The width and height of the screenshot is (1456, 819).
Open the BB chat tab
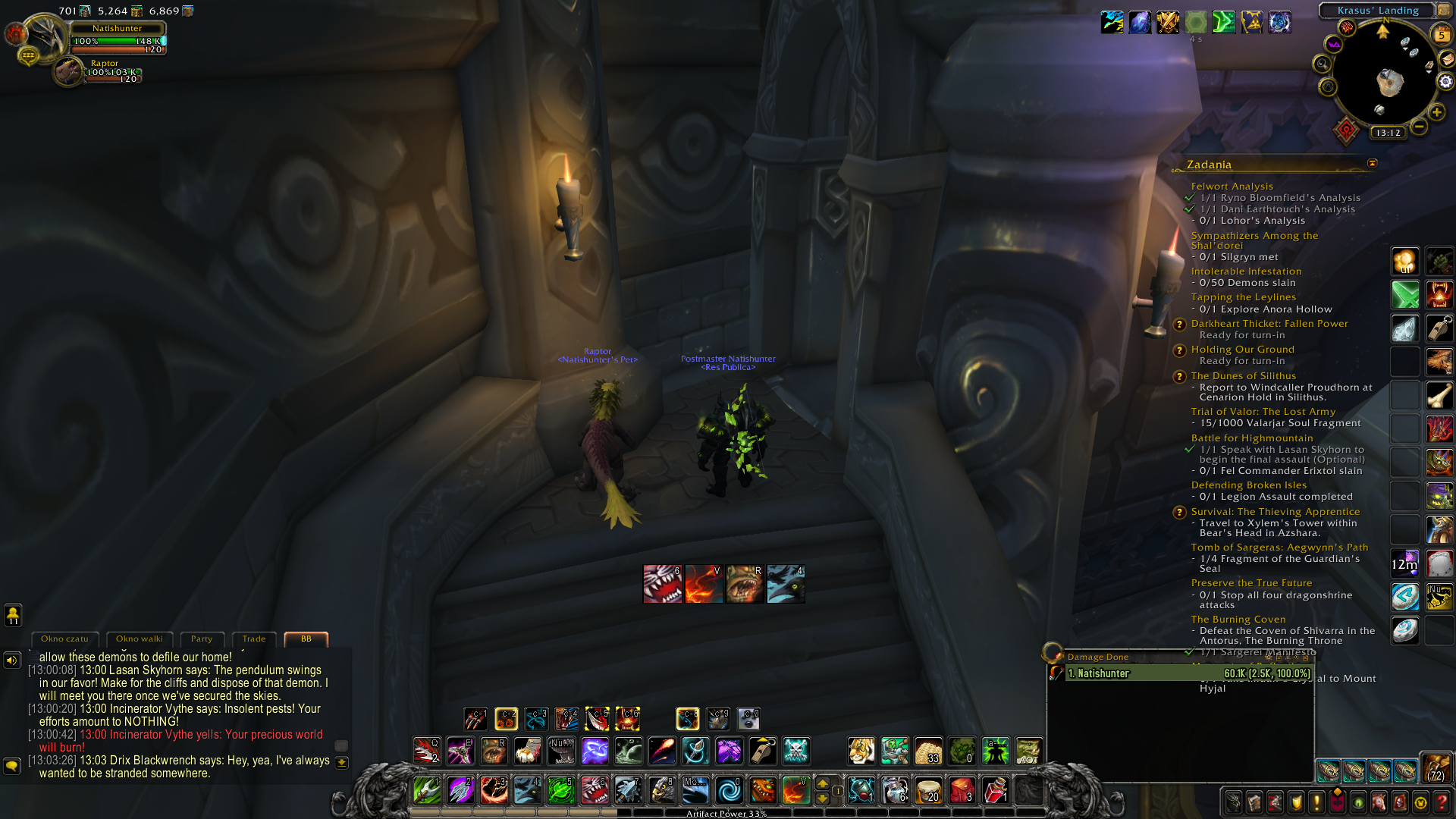click(306, 639)
